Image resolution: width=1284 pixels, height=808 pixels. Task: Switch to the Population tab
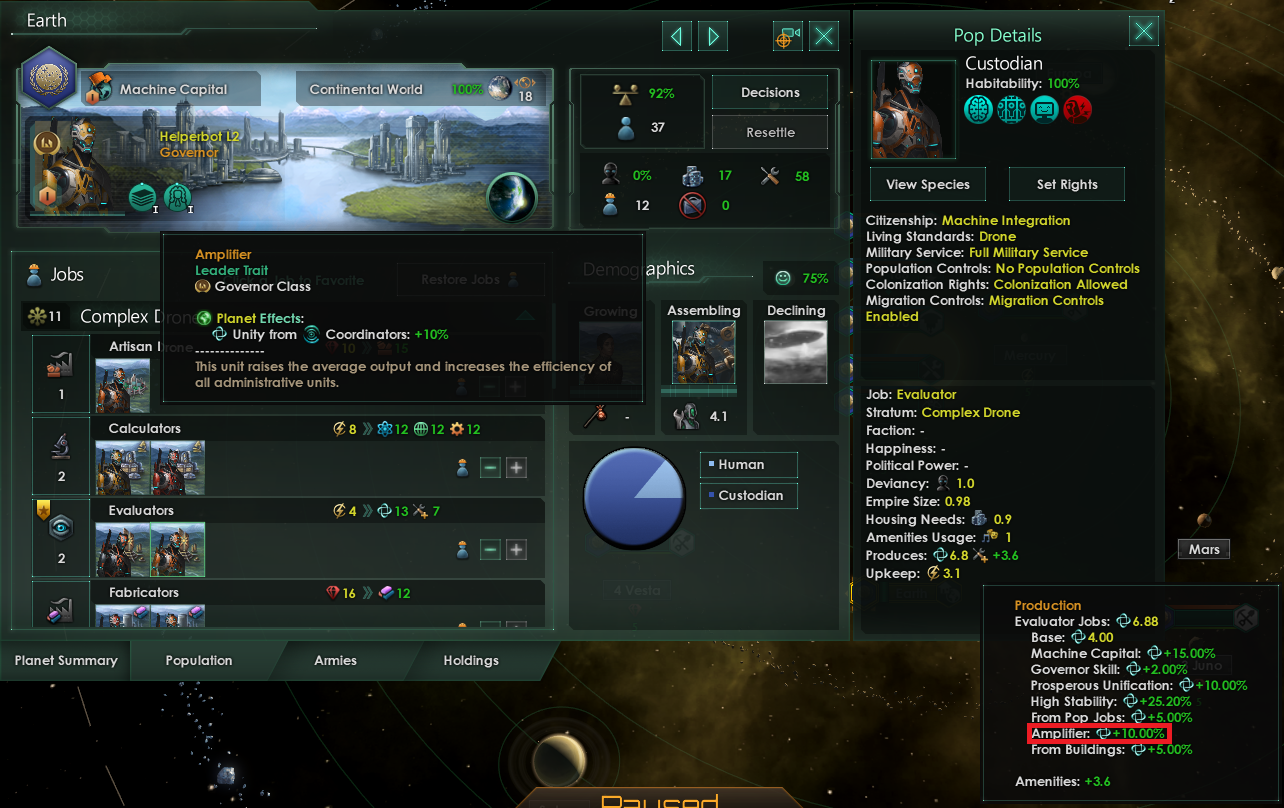[x=198, y=660]
